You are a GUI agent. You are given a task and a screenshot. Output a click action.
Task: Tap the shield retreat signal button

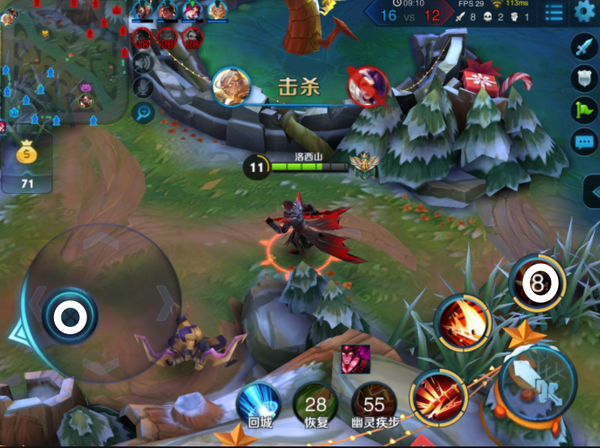point(584,78)
